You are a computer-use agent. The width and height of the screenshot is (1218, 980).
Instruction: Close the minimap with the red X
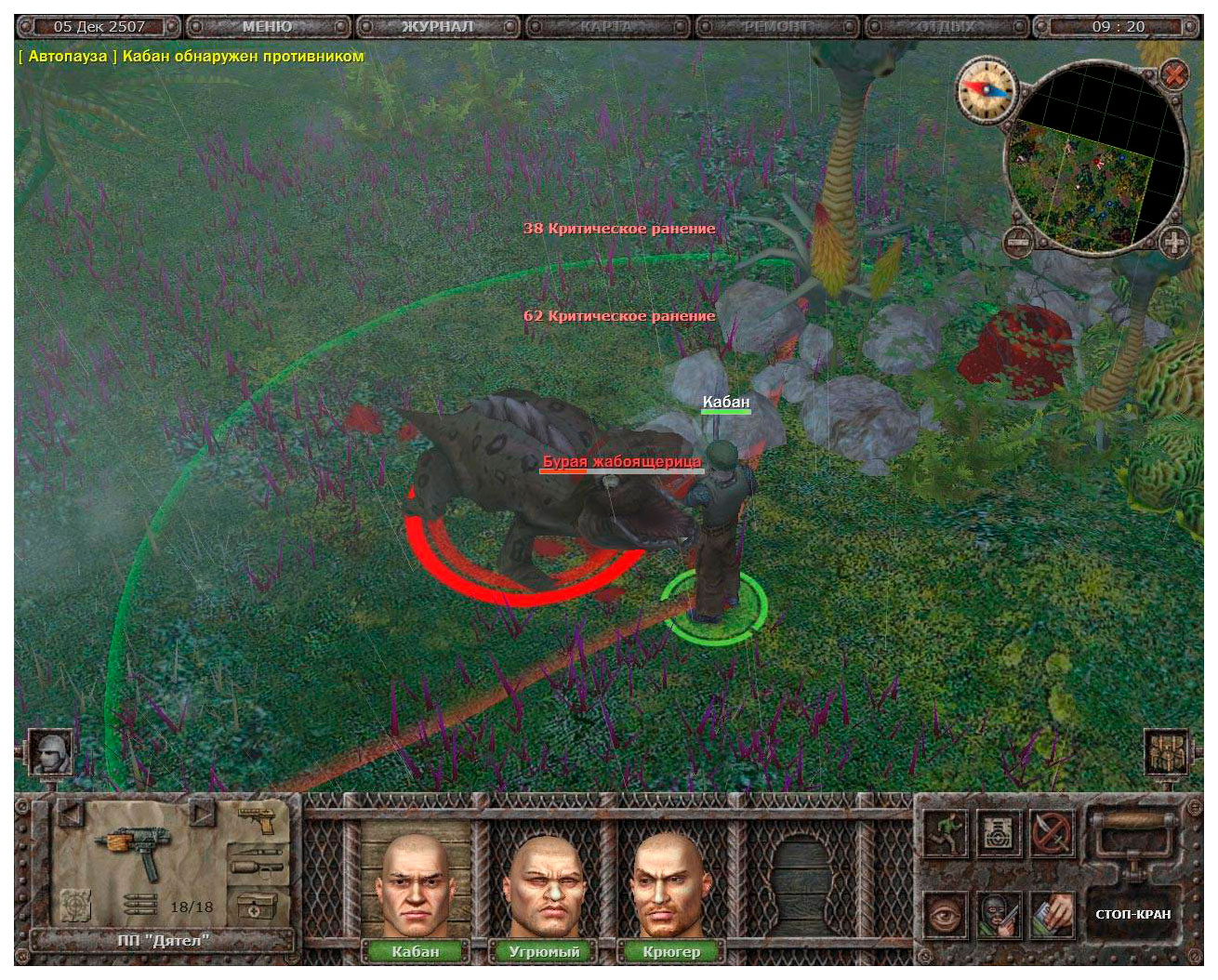[1175, 73]
